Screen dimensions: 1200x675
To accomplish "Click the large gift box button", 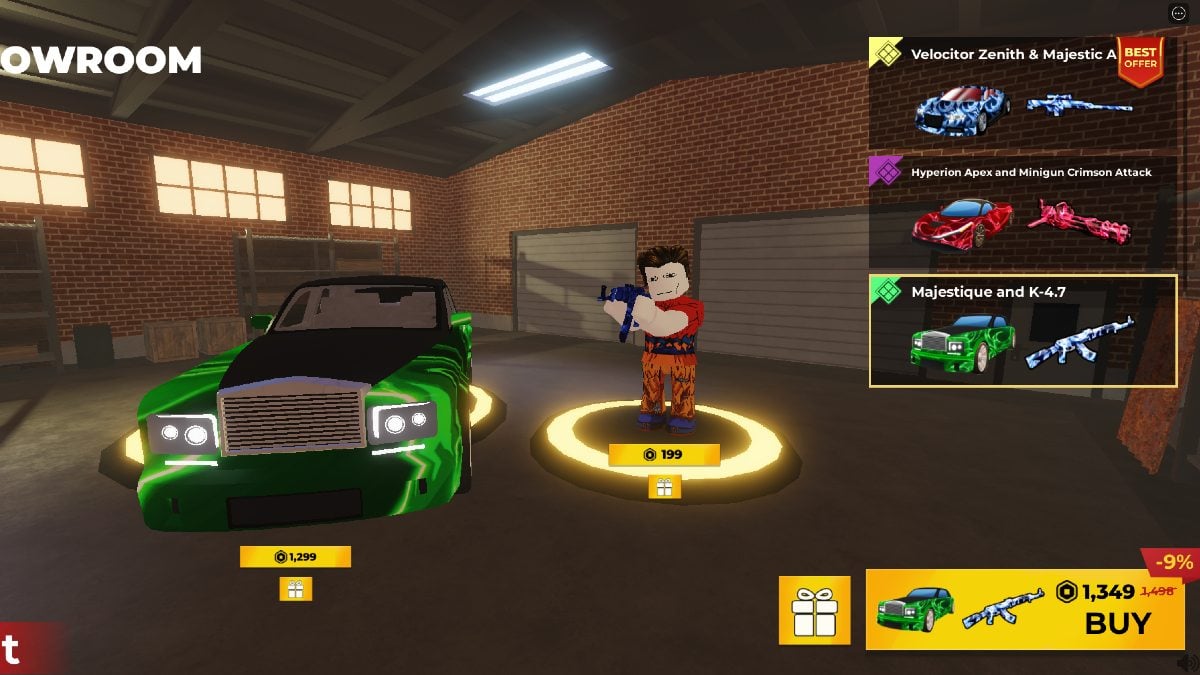I will 814,610.
